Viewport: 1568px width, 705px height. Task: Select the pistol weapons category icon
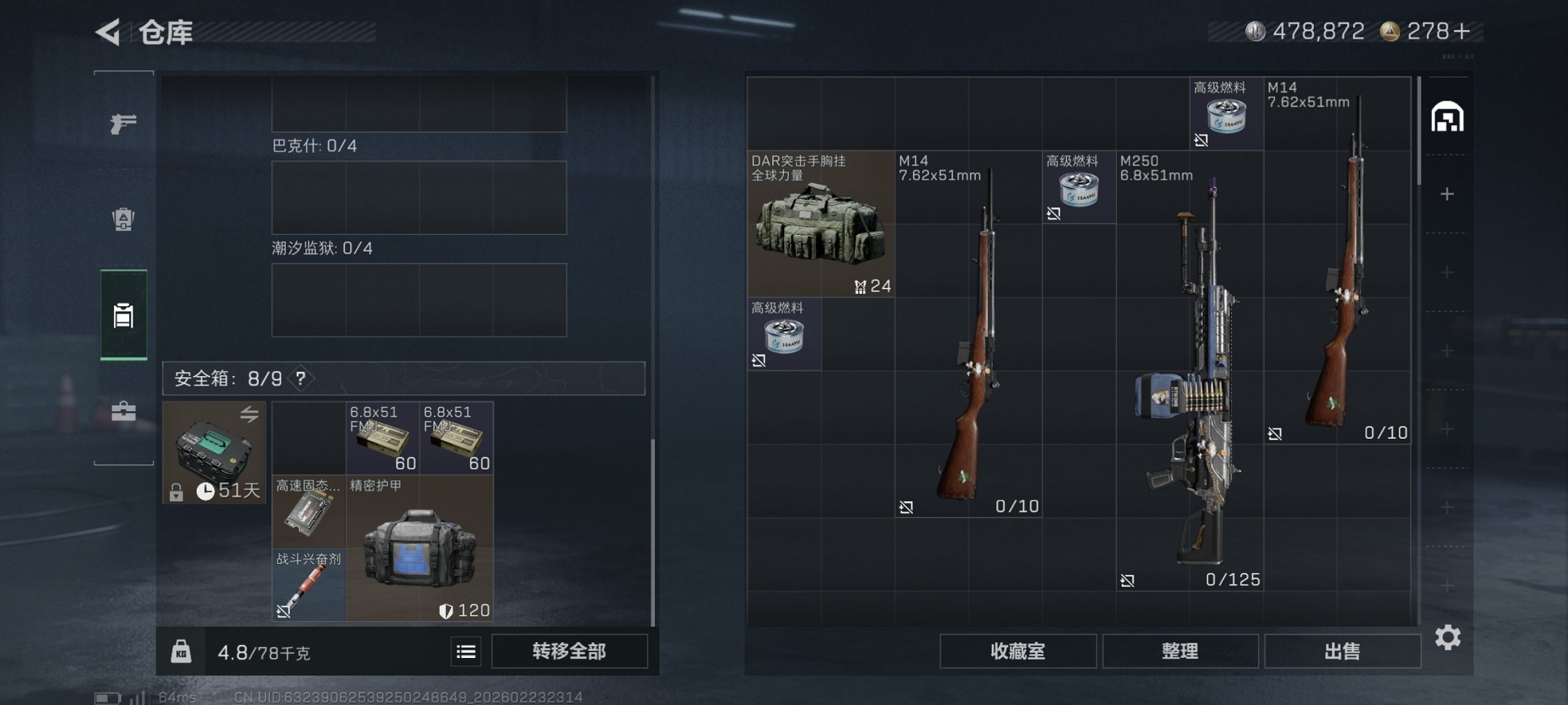point(123,123)
